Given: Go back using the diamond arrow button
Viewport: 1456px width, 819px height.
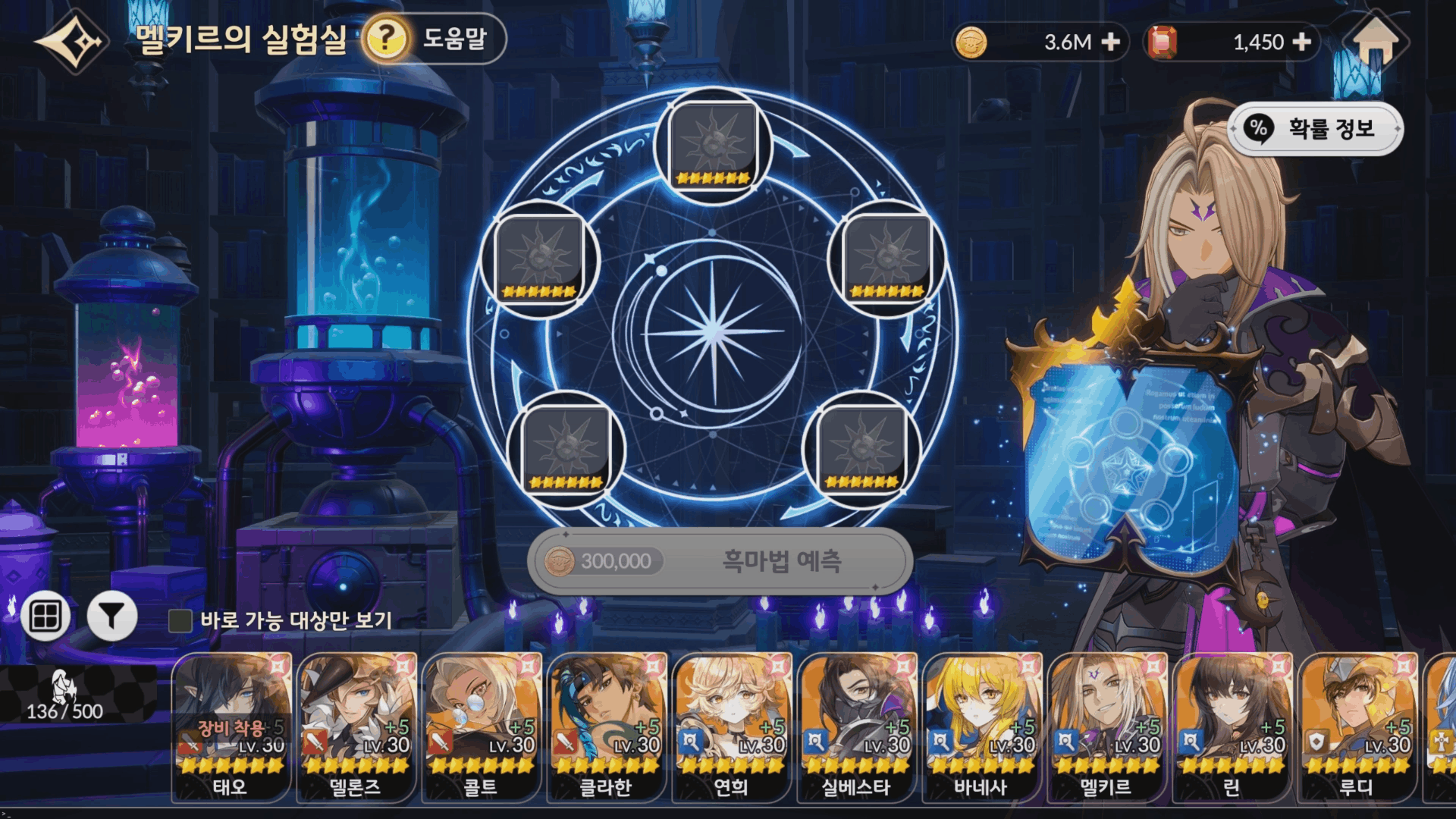Looking at the screenshot, I should (71, 42).
